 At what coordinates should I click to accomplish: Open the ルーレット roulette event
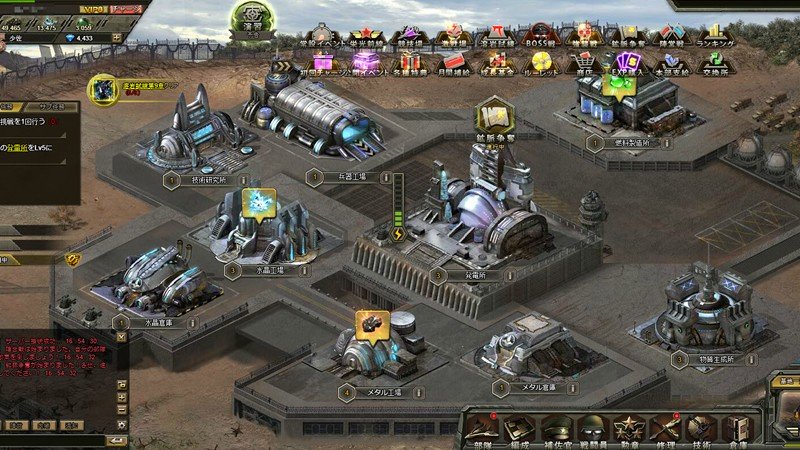pyautogui.click(x=542, y=66)
